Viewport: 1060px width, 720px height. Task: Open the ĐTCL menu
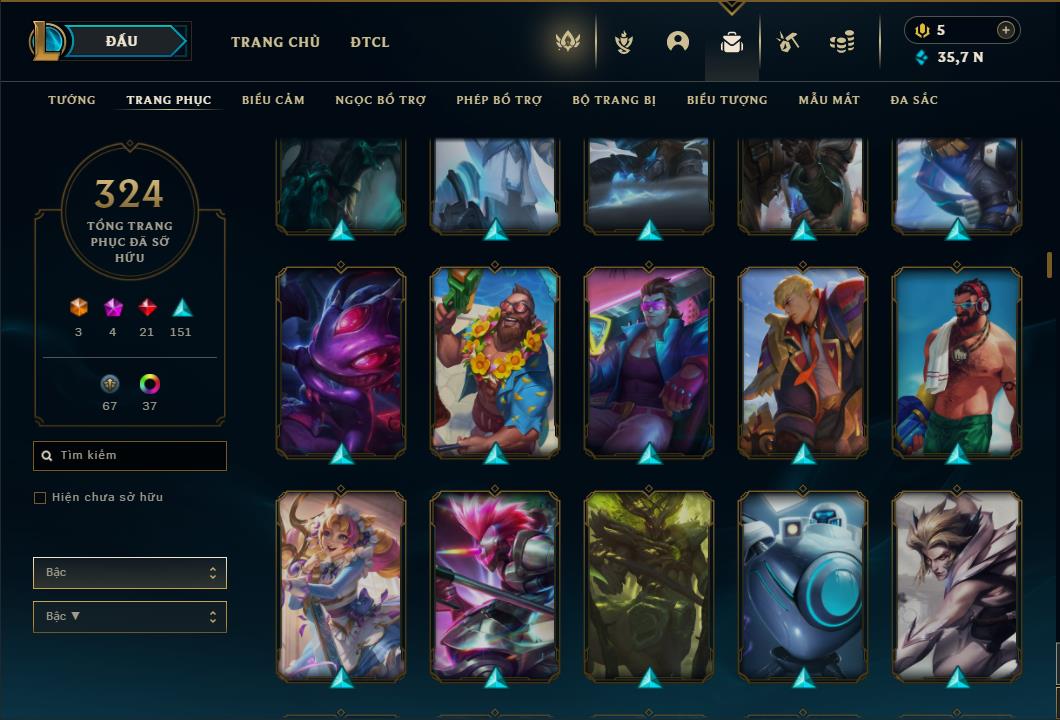[x=370, y=42]
